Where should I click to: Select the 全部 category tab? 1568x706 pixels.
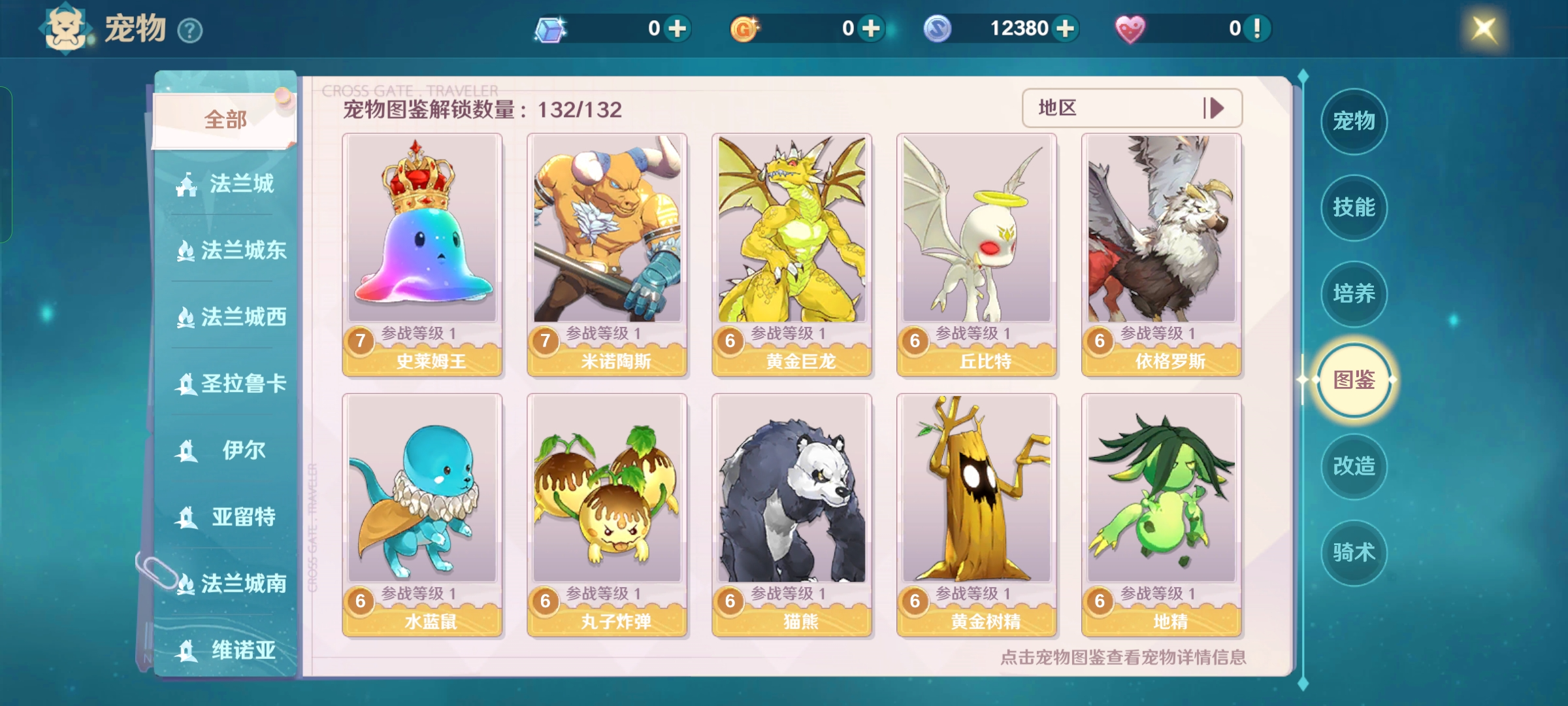pos(225,120)
